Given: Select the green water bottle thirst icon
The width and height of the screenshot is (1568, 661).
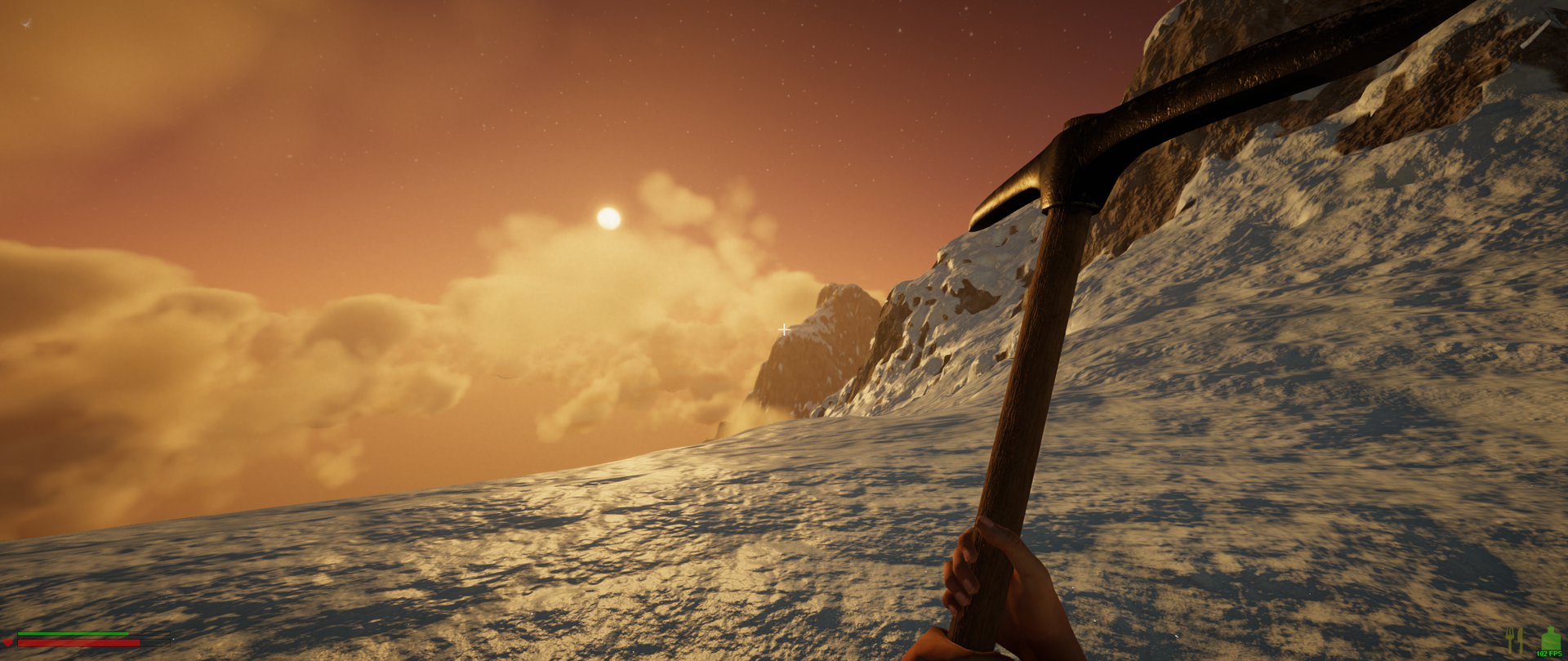Looking at the screenshot, I should 1549,639.
